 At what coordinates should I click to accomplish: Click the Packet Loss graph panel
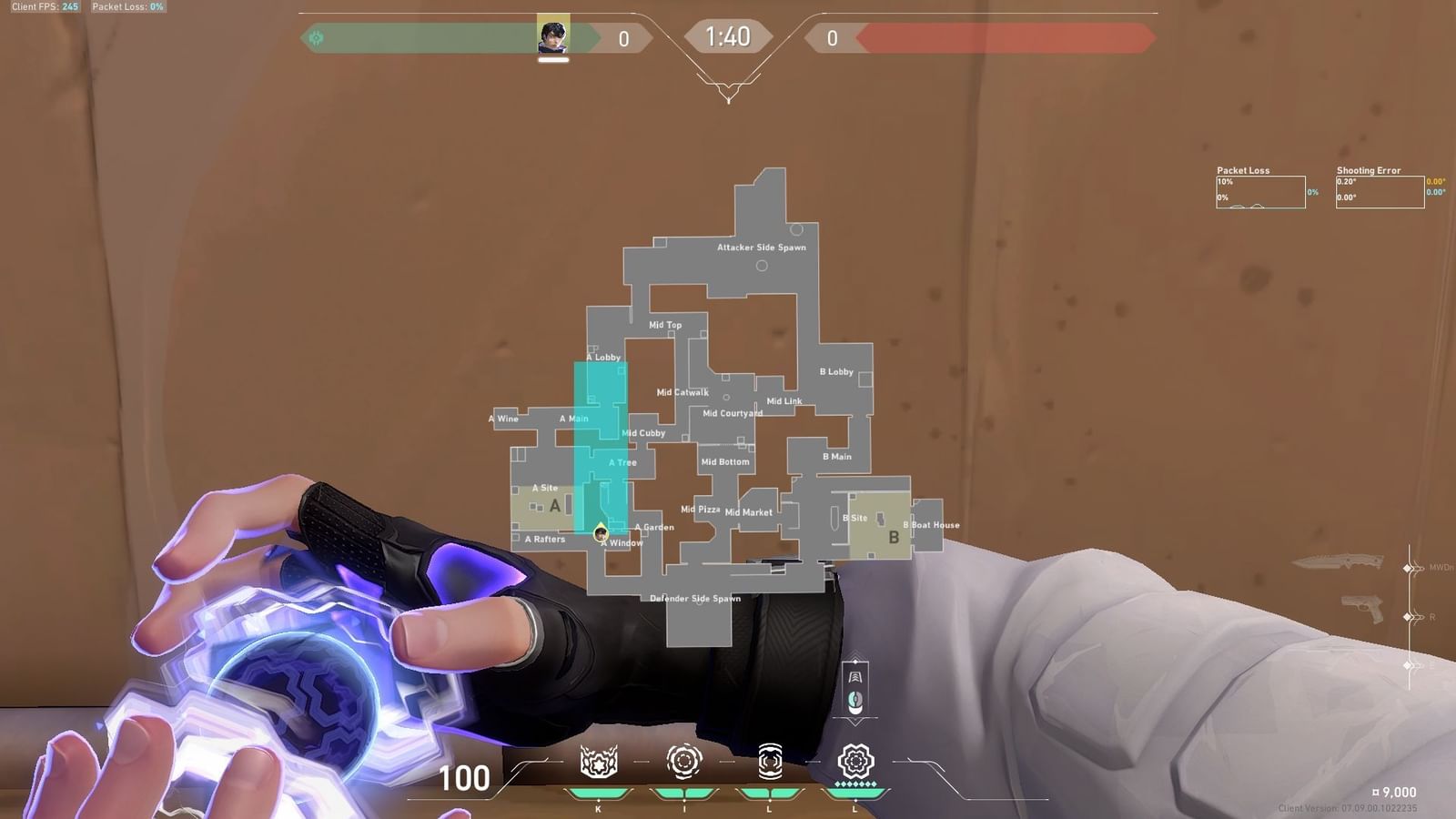click(x=1260, y=191)
